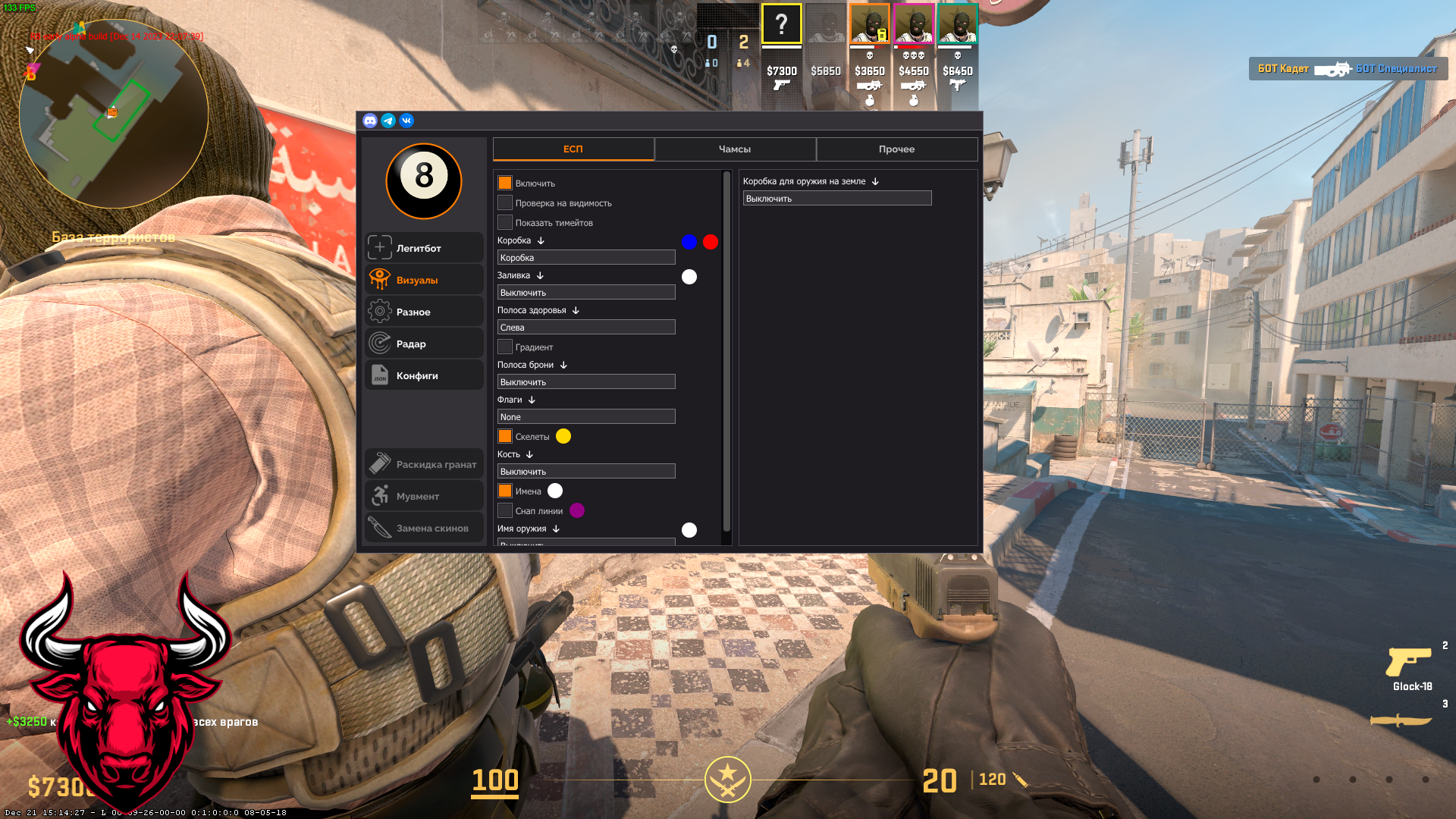Switch to the Чамсы tab
This screenshot has height=819, width=1456.
pyautogui.click(x=735, y=149)
